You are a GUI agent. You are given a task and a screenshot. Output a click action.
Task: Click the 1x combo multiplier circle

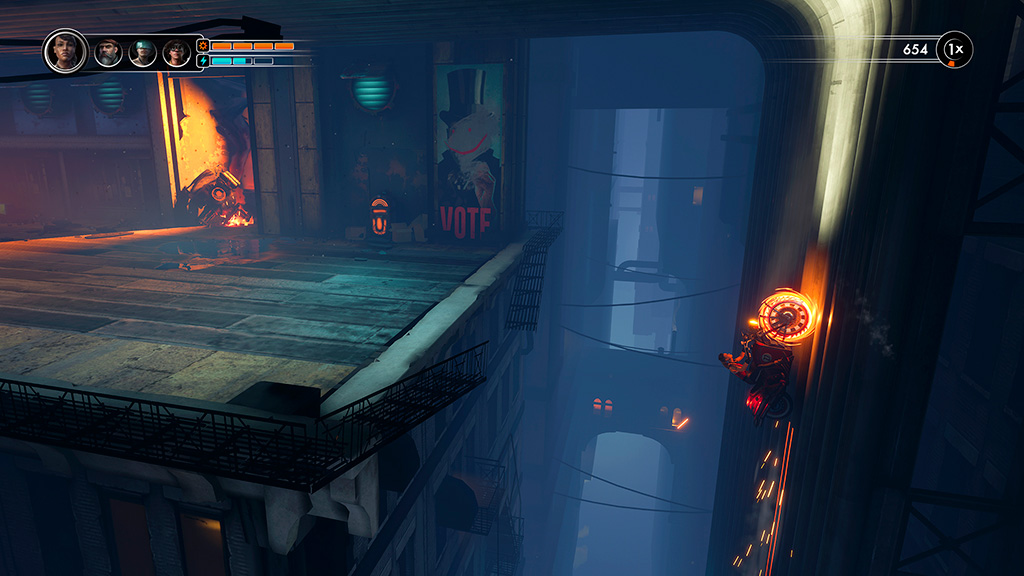coord(954,49)
